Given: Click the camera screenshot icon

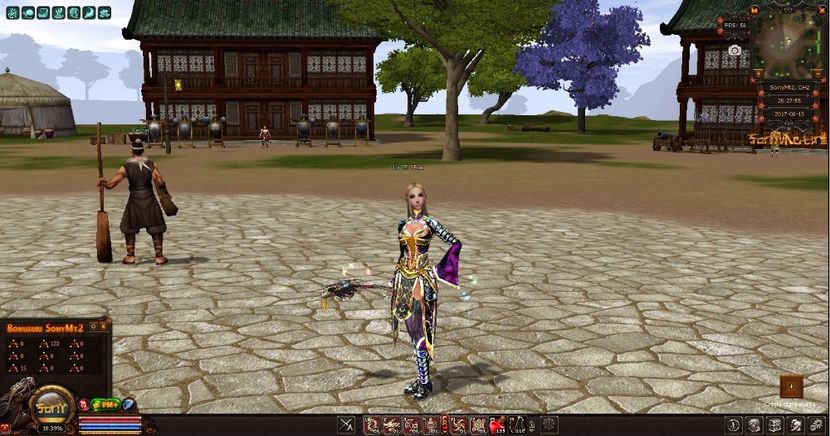Looking at the screenshot, I should 735,50.
